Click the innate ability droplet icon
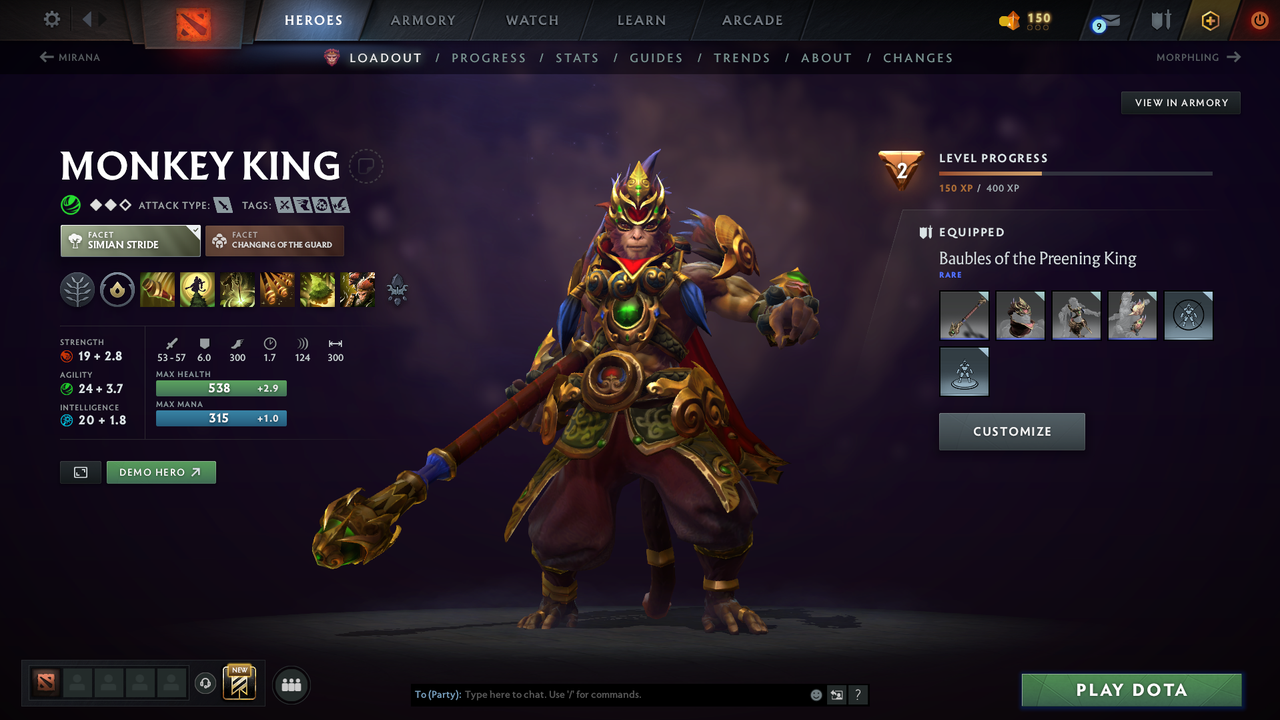Screen dimensions: 1280x720 (118, 290)
